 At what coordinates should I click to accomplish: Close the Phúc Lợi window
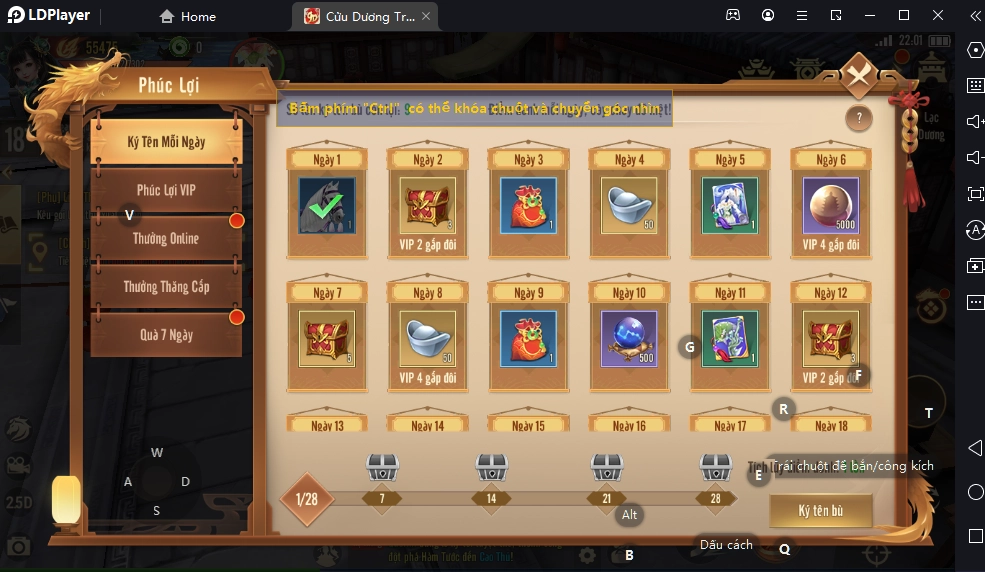(x=858, y=76)
